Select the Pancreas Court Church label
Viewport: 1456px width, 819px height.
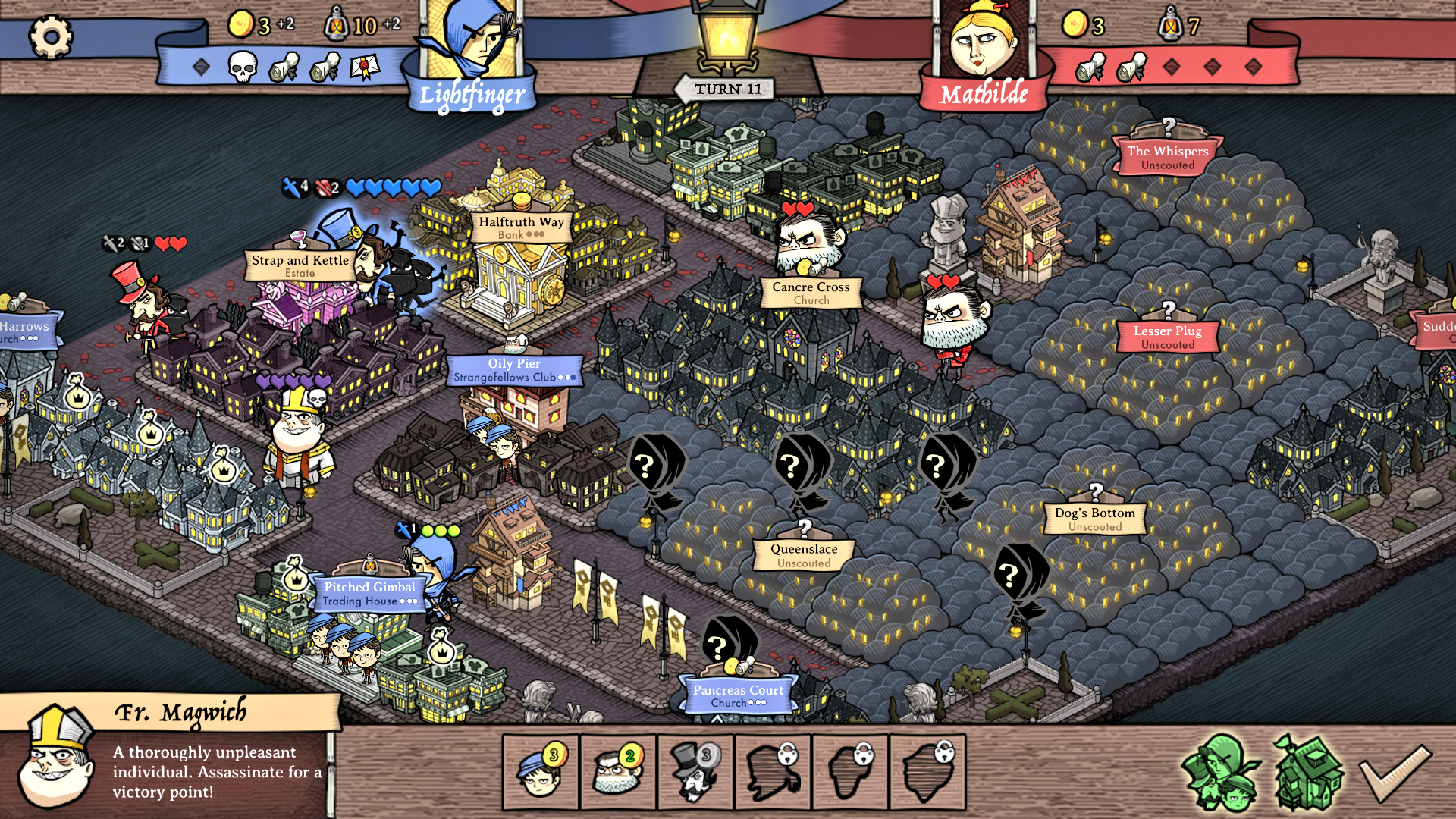click(738, 695)
